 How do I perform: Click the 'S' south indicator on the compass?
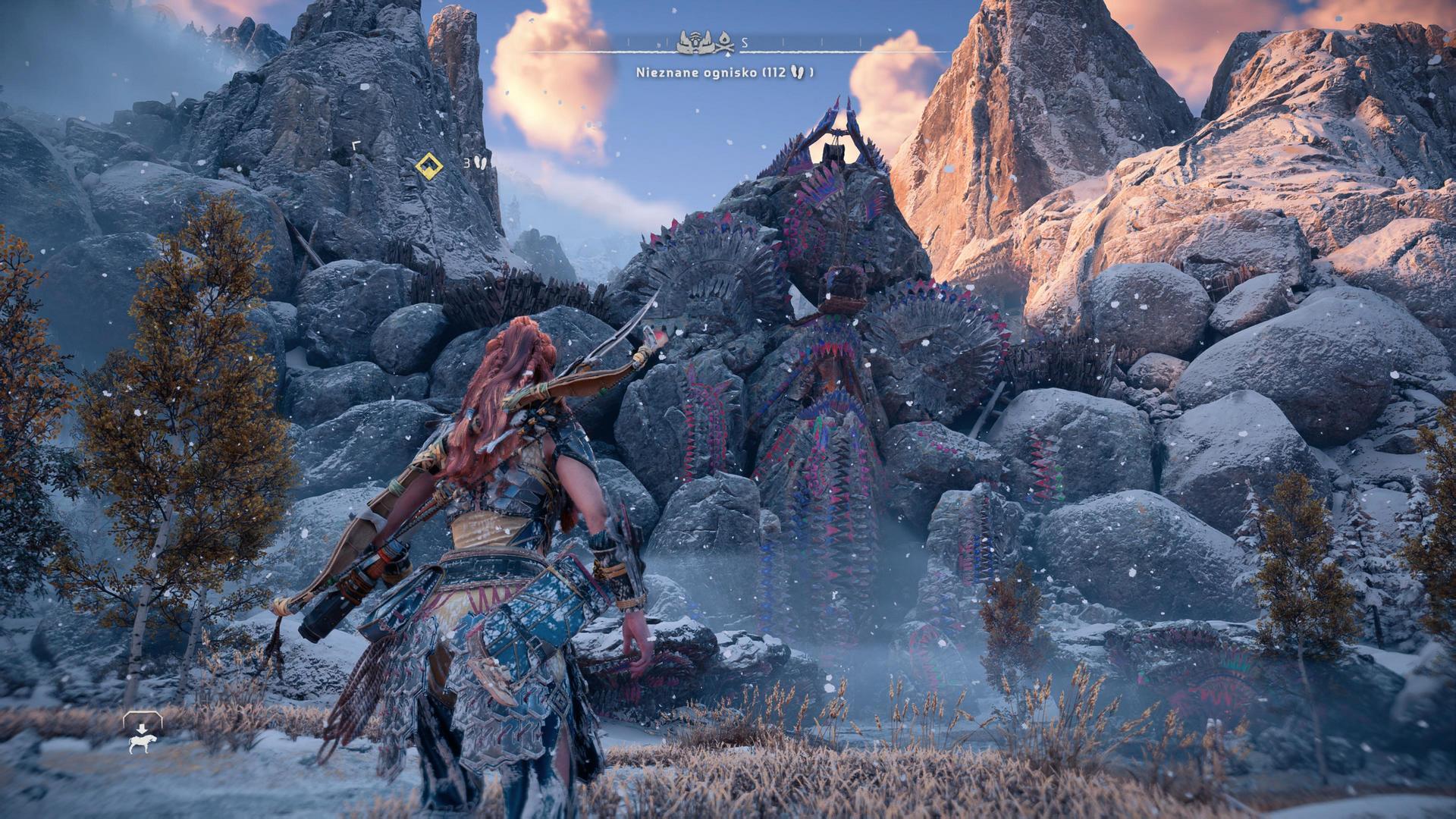745,43
